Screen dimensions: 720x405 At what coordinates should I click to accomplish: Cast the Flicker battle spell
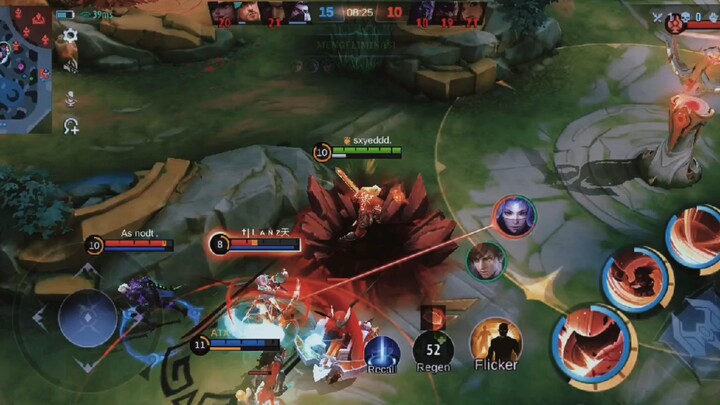point(495,342)
